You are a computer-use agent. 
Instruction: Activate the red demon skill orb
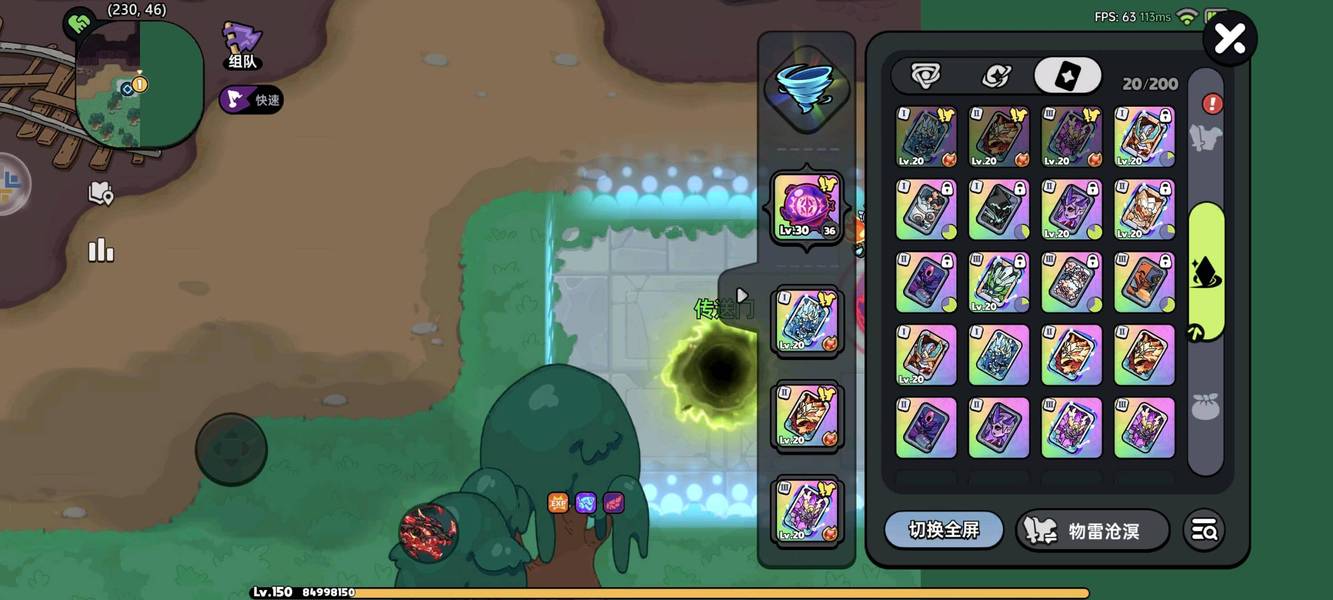click(428, 532)
